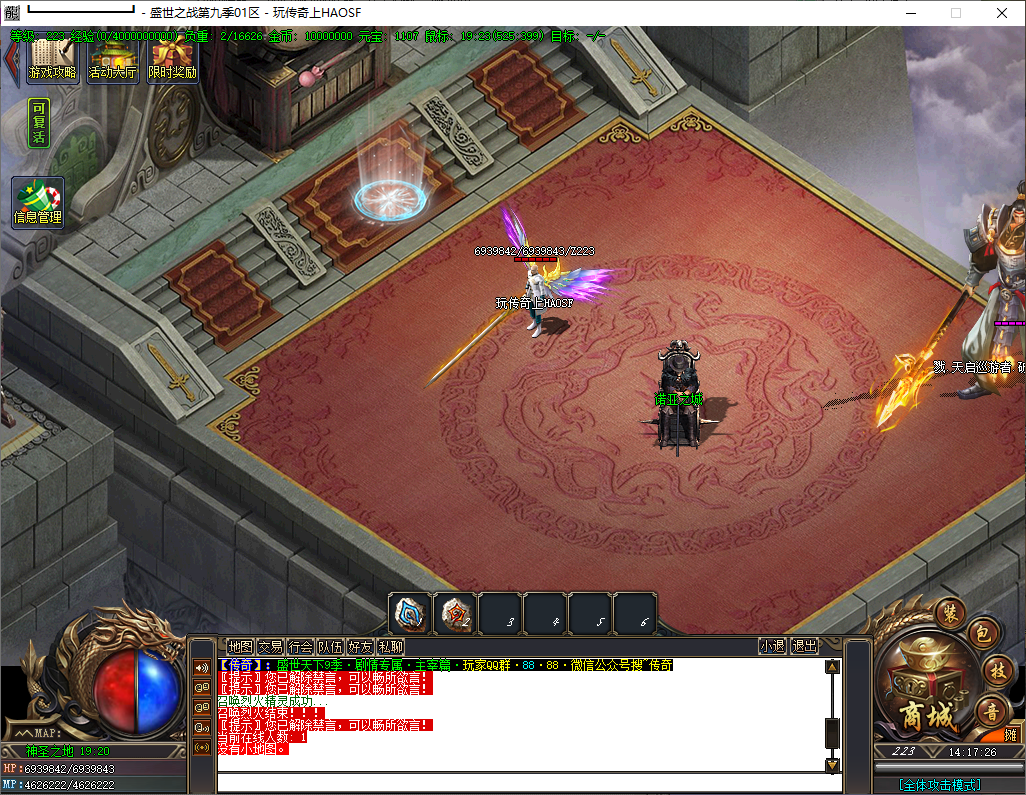Activate the first hotbar skill
Image resolution: width=1026 pixels, height=795 pixels.
coord(410,613)
